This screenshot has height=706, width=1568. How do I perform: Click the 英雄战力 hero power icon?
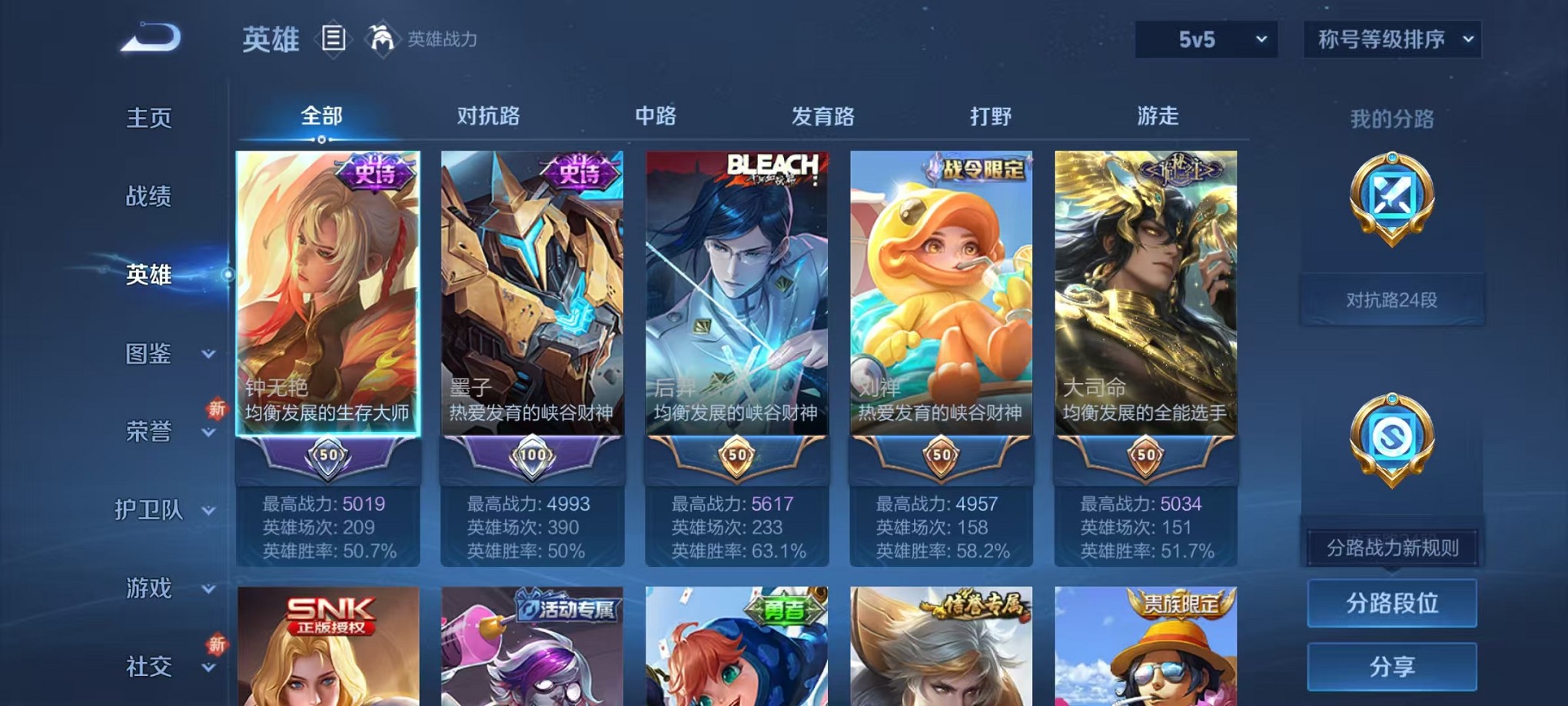pyautogui.click(x=377, y=38)
